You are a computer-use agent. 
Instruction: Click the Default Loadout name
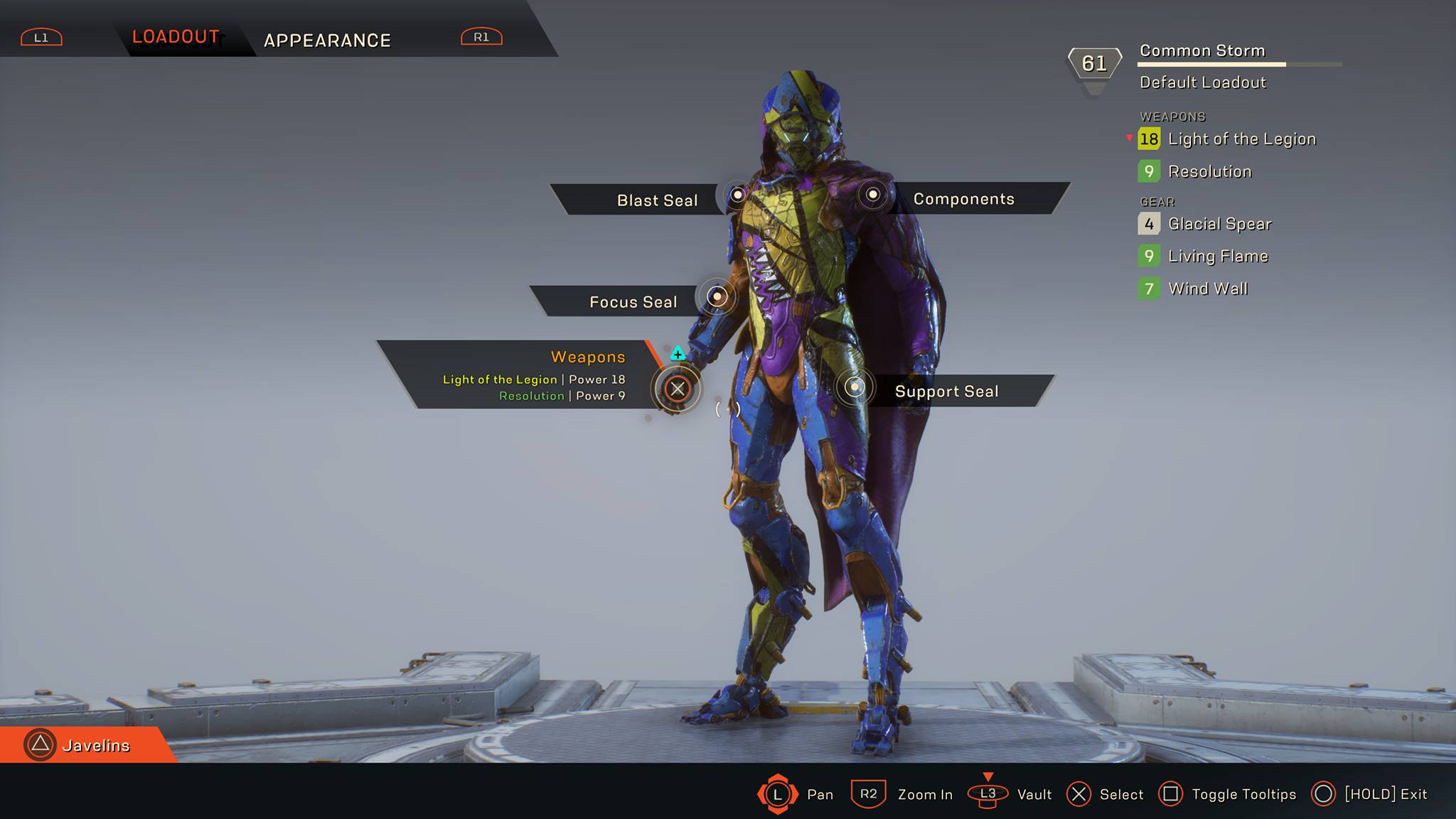1202,82
